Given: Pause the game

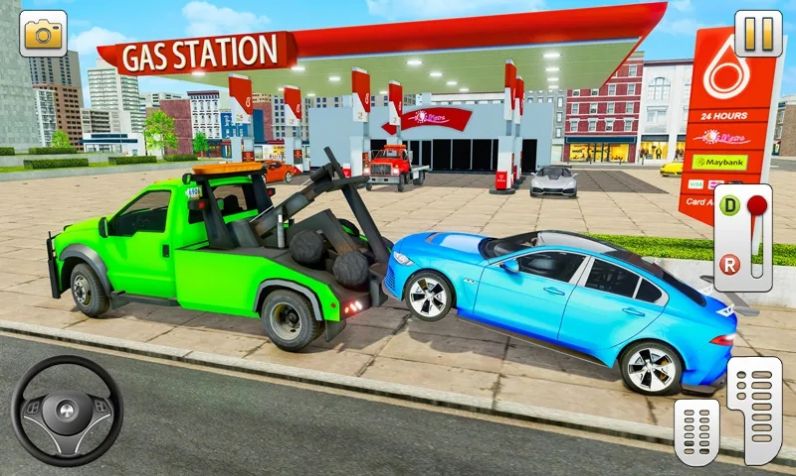Looking at the screenshot, I should tap(758, 33).
